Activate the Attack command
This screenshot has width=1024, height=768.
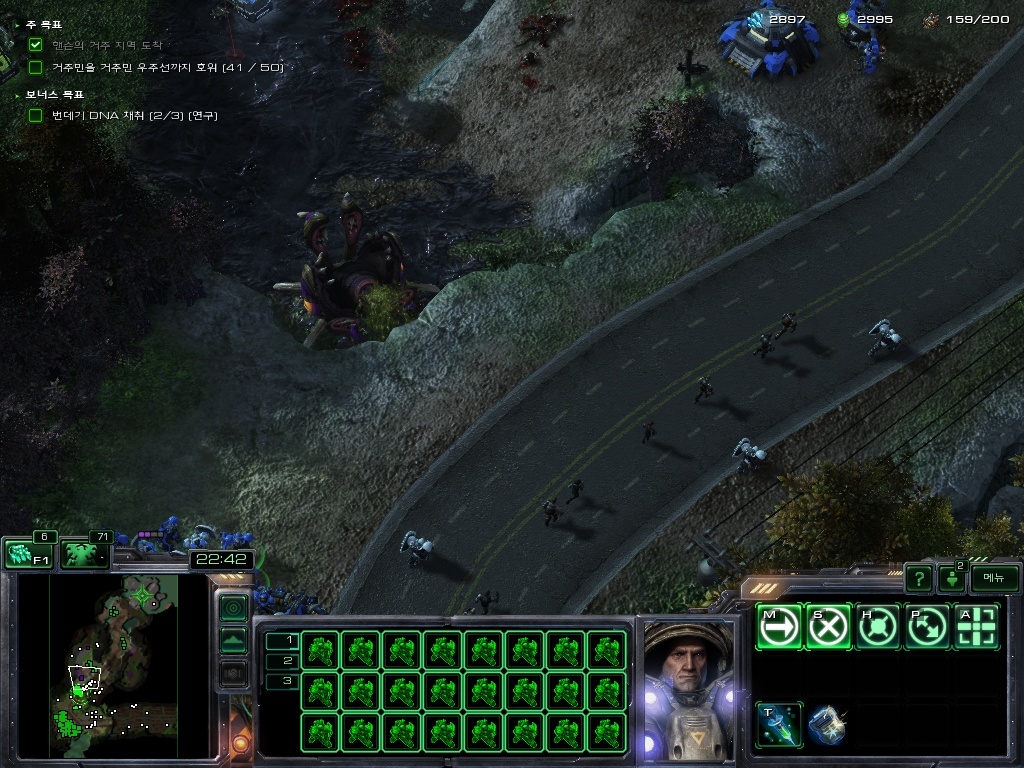(x=977, y=627)
